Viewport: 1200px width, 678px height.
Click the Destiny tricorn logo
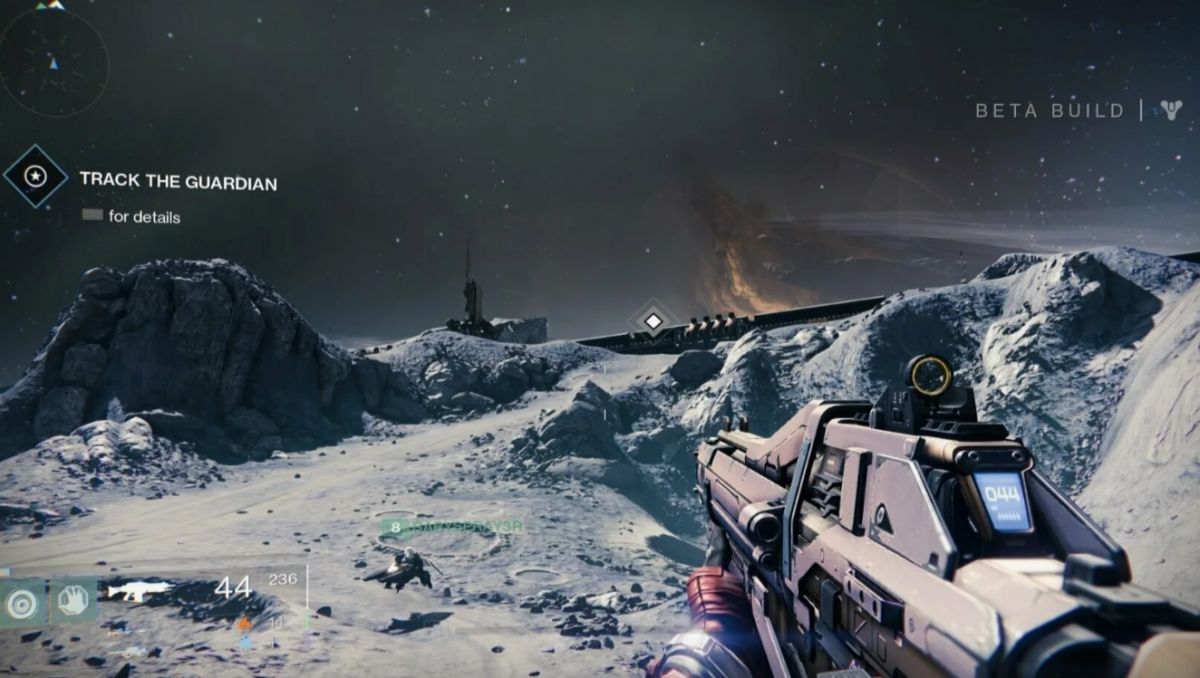coord(1172,110)
